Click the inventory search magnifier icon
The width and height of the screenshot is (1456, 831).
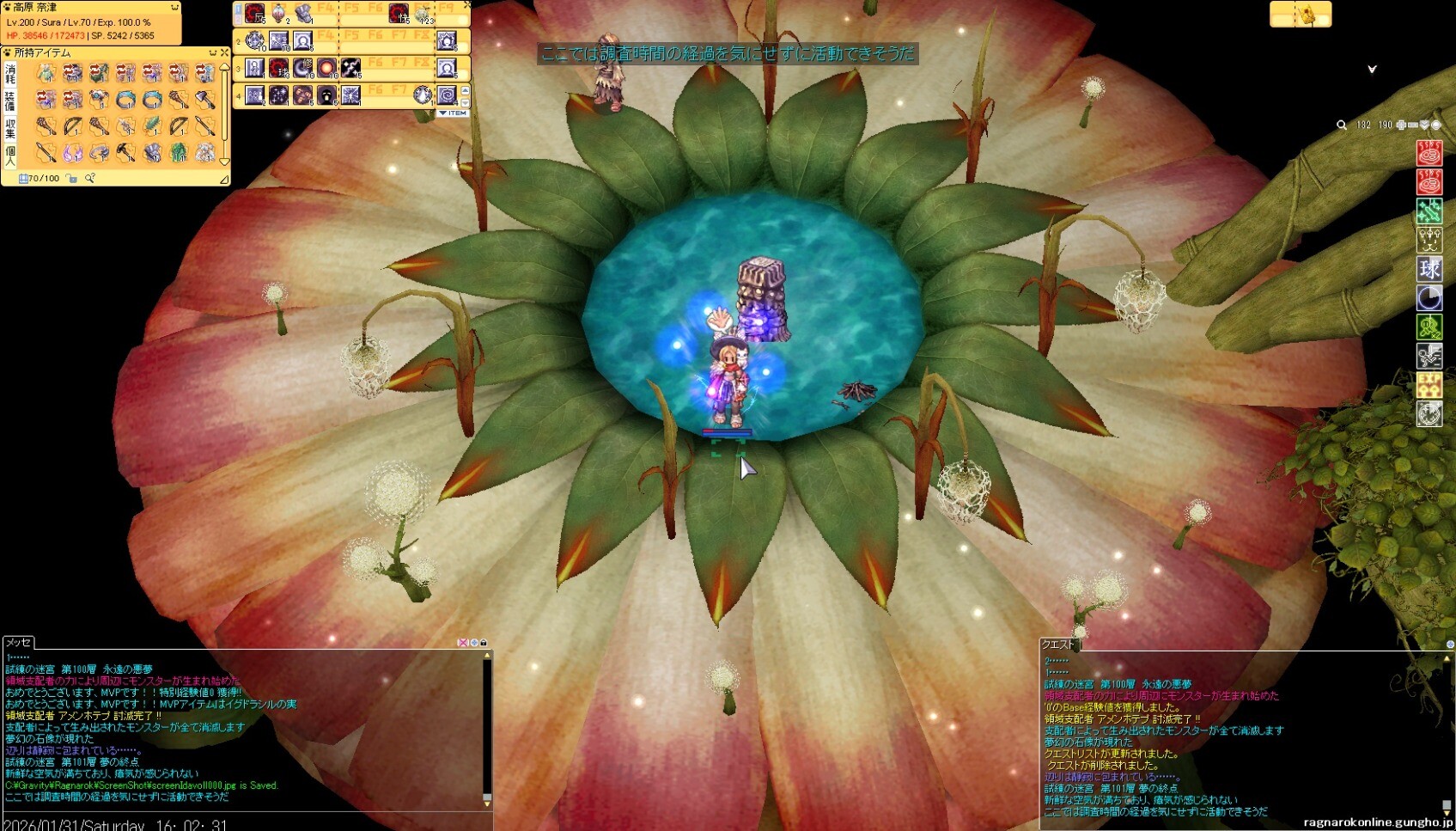tap(89, 179)
